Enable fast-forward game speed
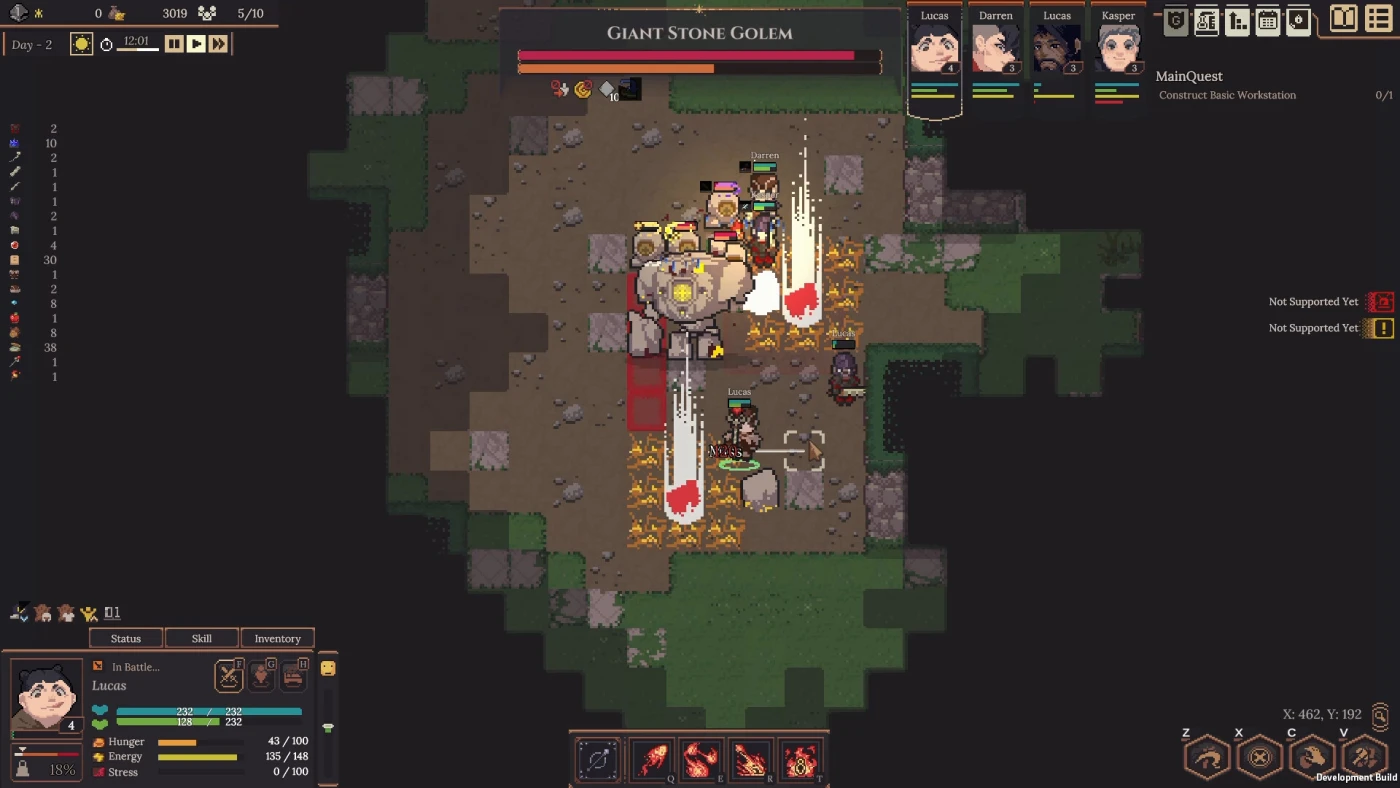1400x788 pixels. pyautogui.click(x=218, y=43)
